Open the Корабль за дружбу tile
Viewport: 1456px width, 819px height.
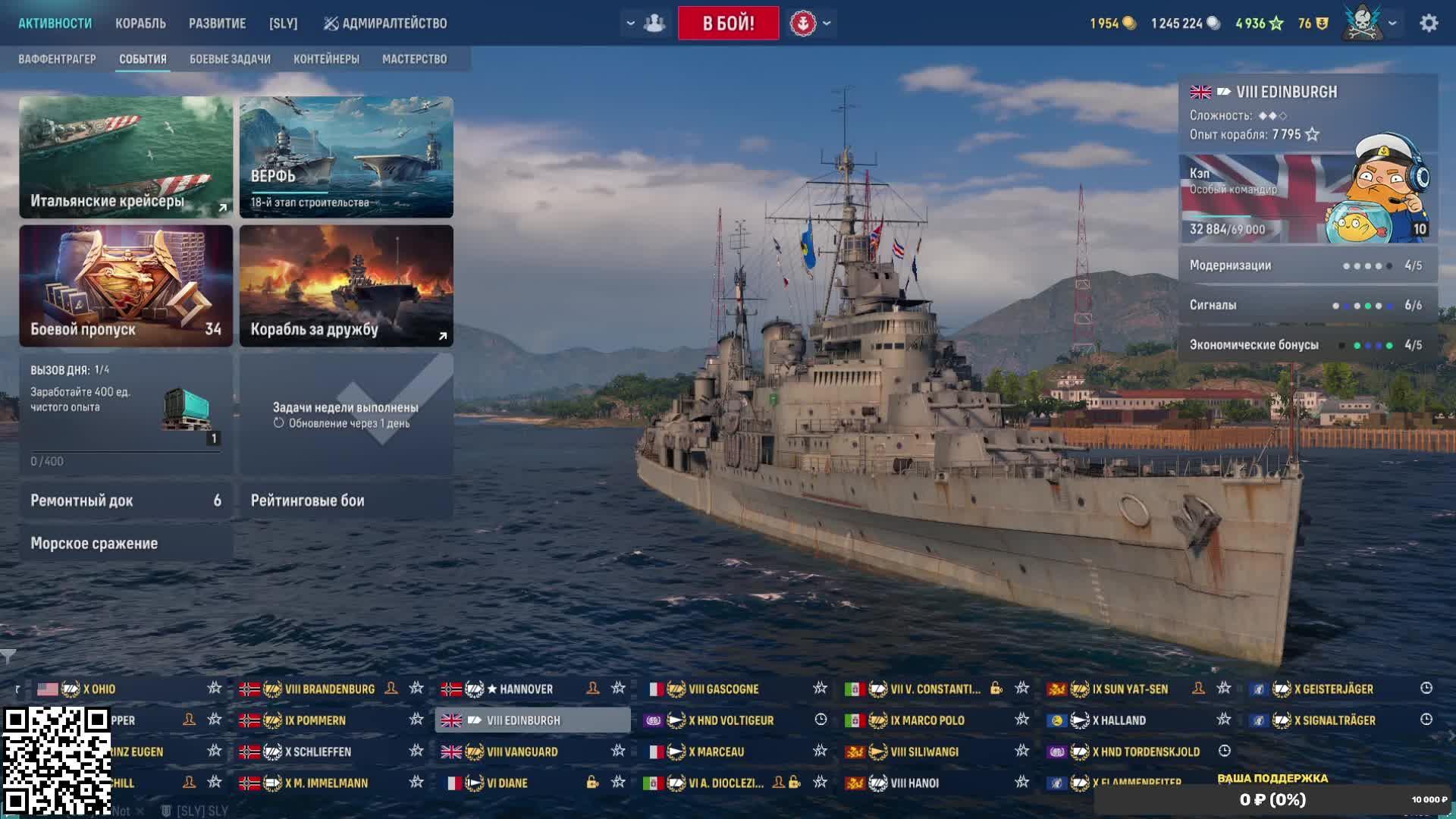click(347, 286)
